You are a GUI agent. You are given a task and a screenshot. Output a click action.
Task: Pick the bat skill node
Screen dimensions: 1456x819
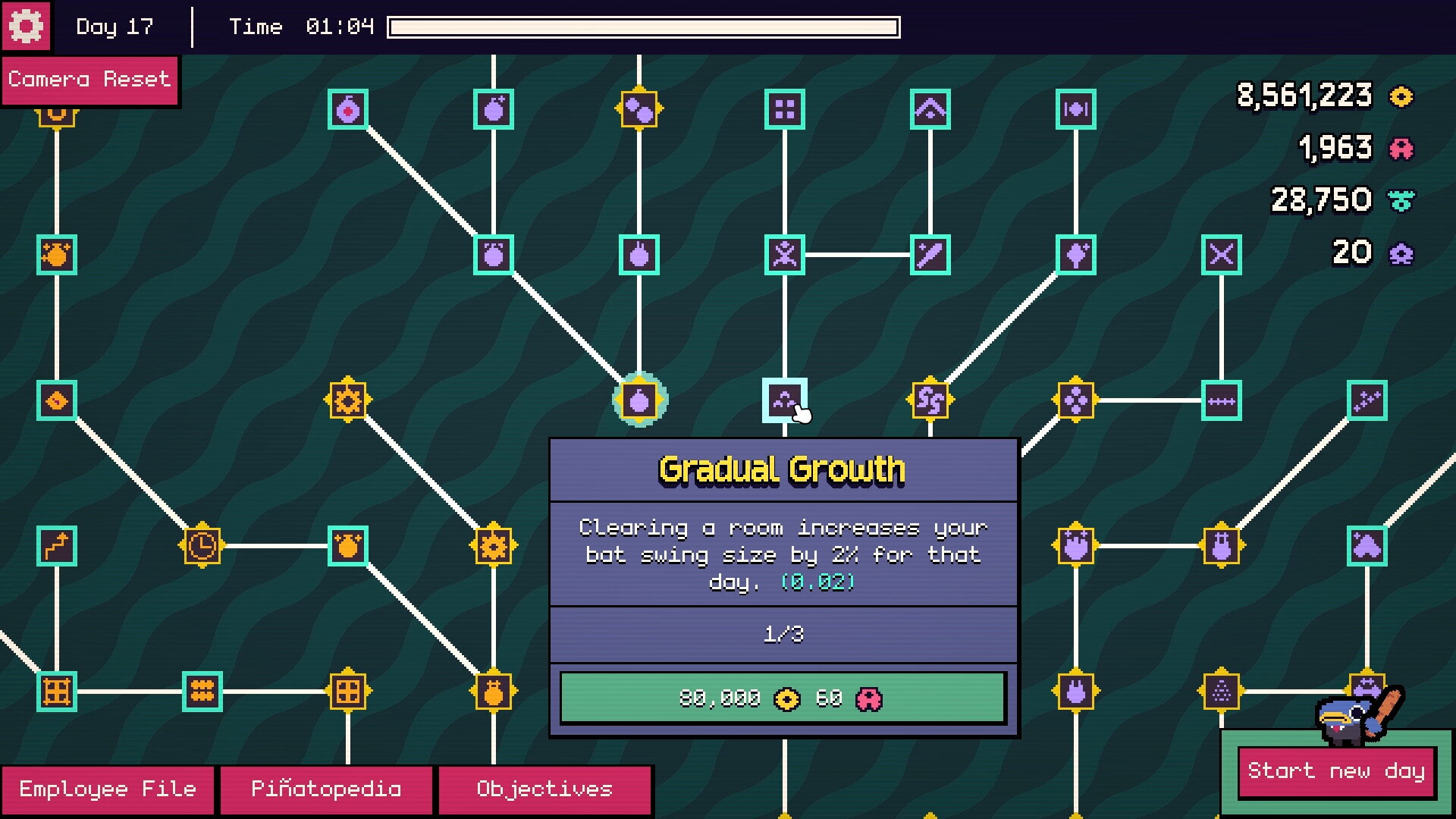930,254
